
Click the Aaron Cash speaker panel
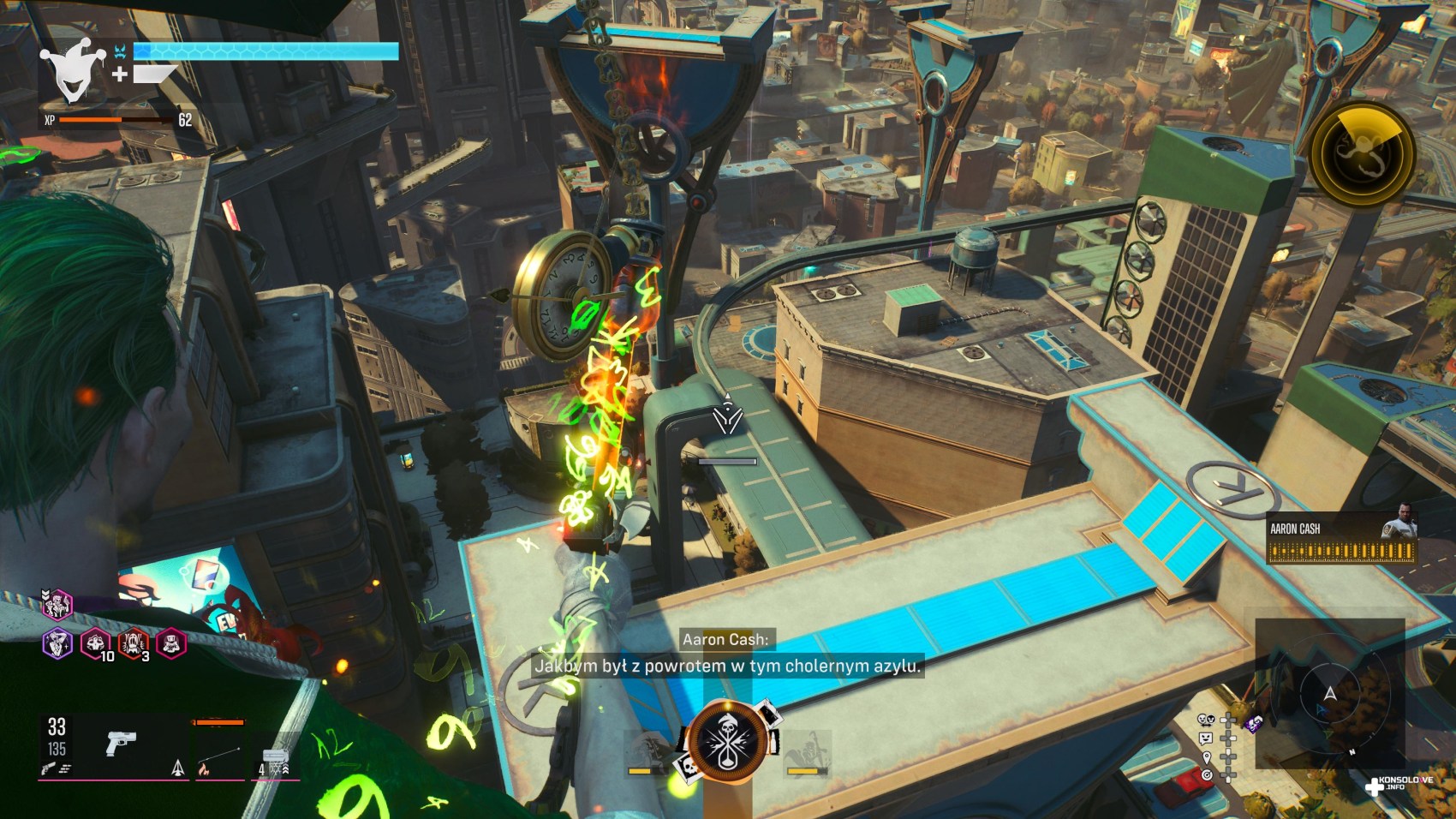(1340, 538)
